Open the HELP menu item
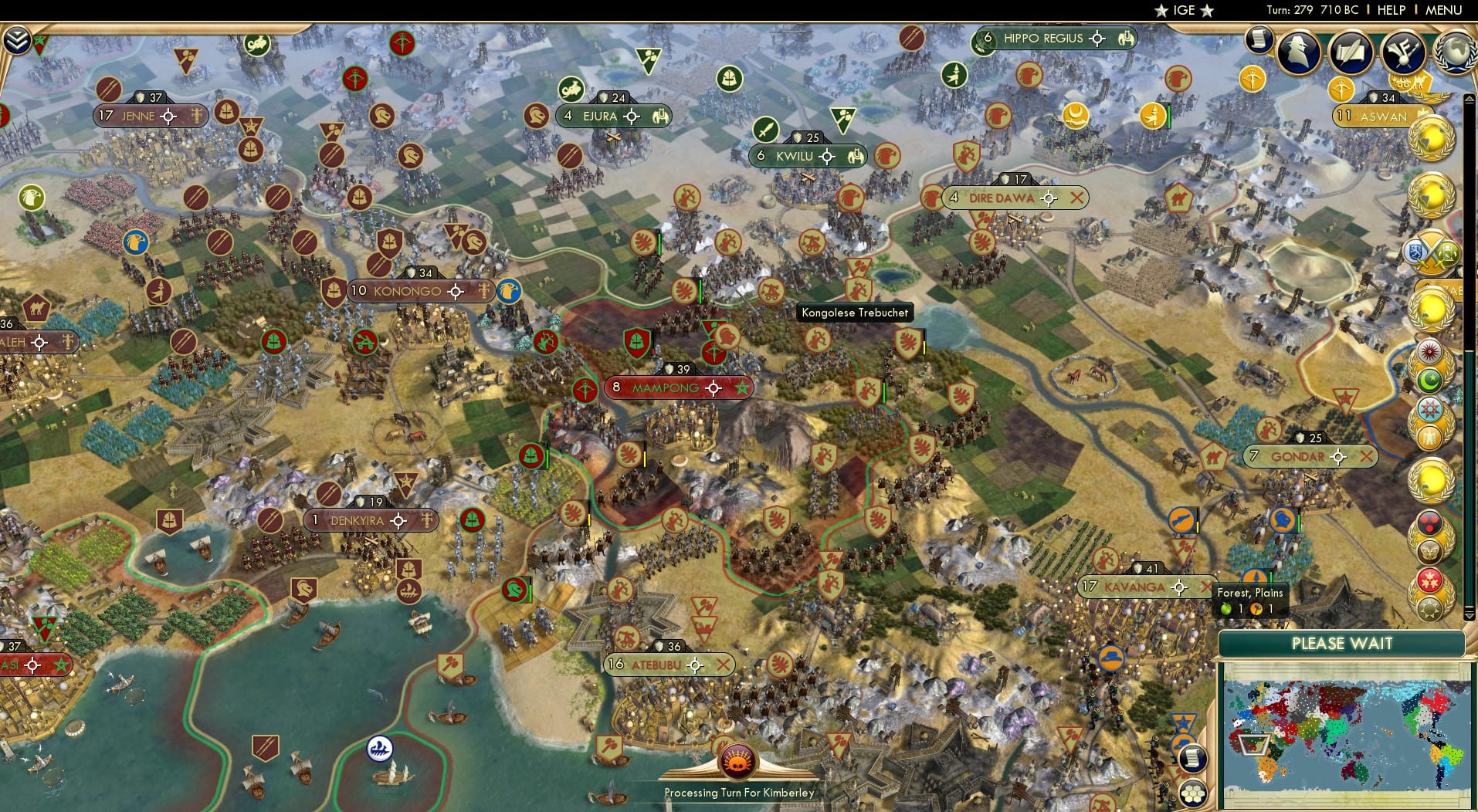Screen dimensions: 1478x812 [x=1390, y=11]
